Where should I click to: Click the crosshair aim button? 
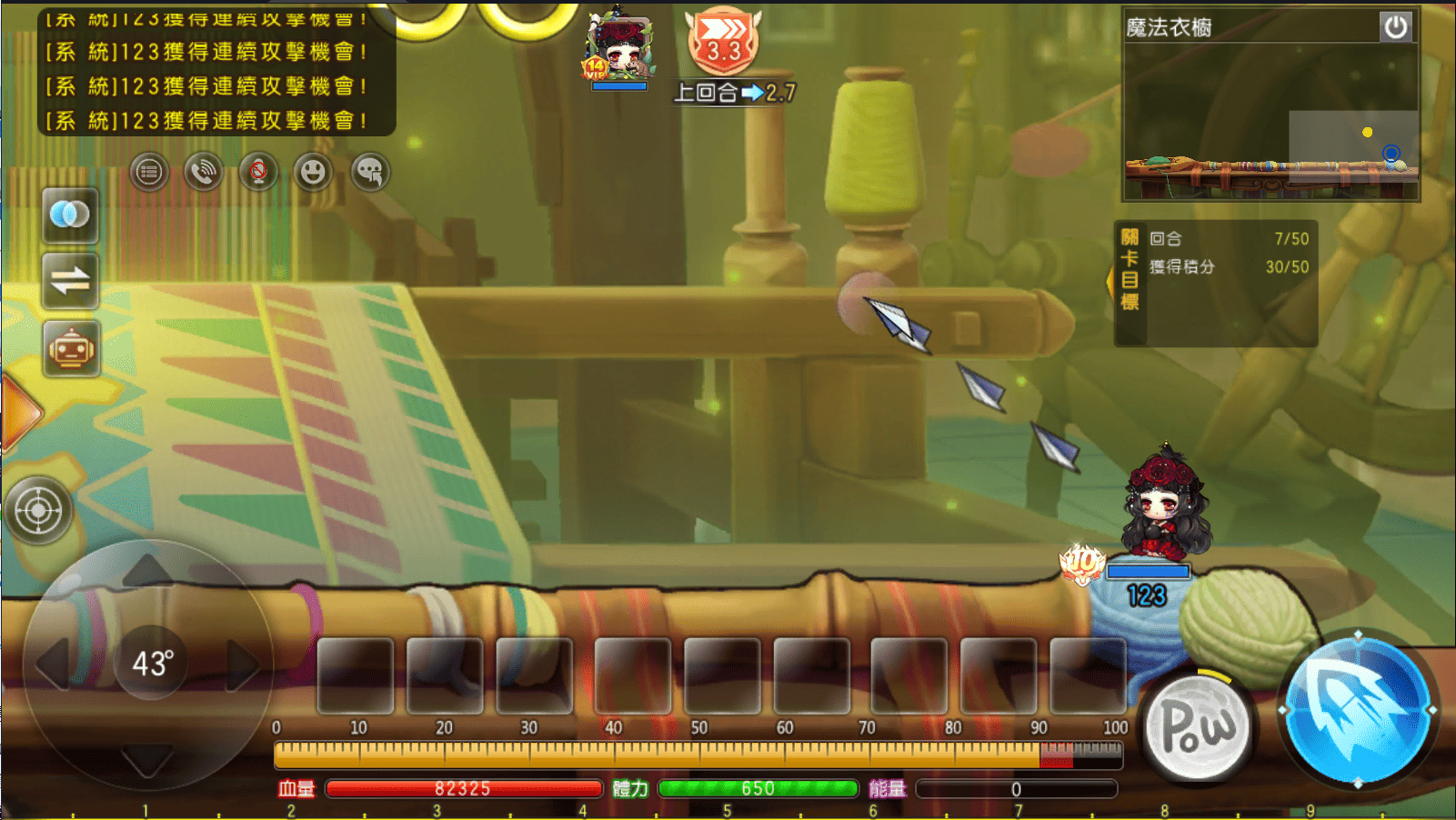[38, 511]
